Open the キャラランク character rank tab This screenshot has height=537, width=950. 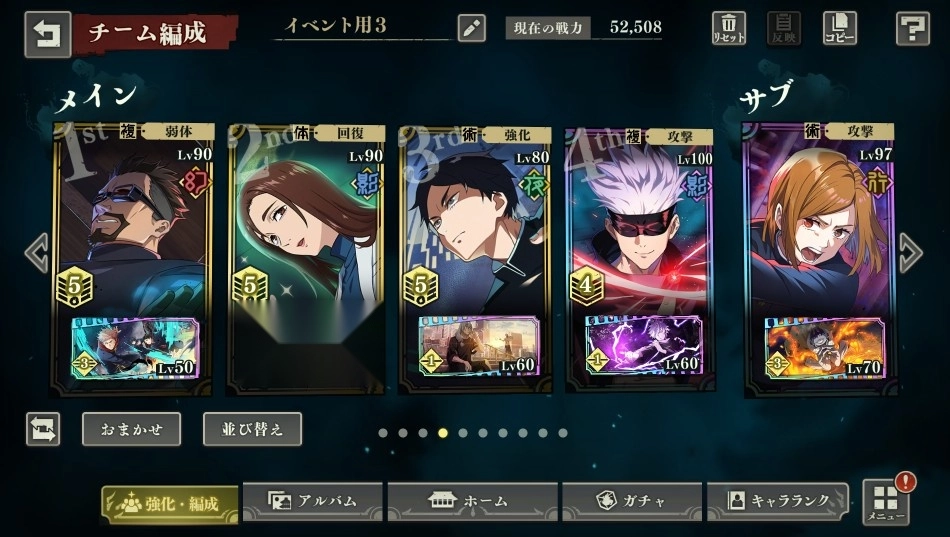(x=777, y=501)
